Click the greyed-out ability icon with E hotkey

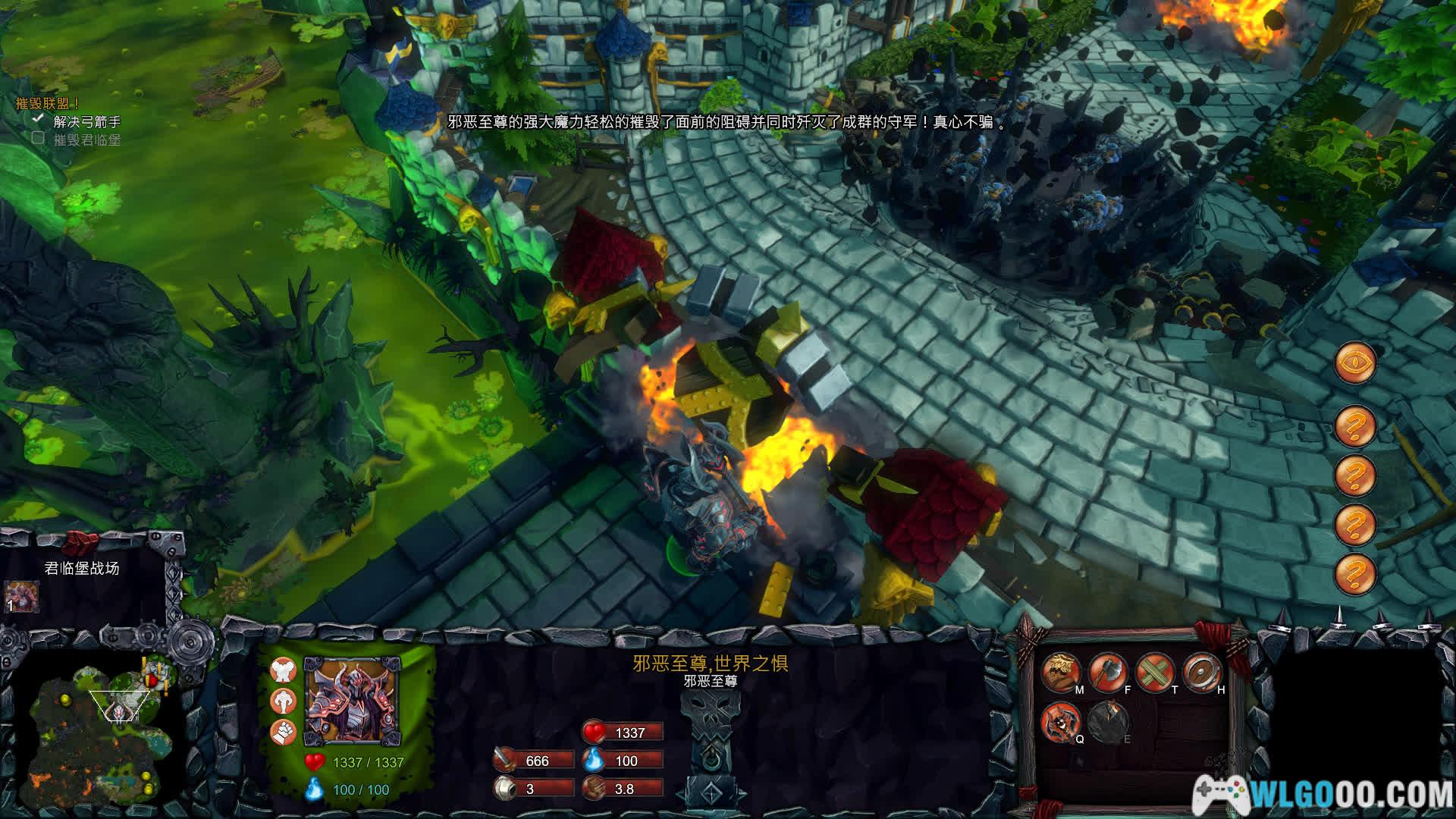click(1107, 720)
